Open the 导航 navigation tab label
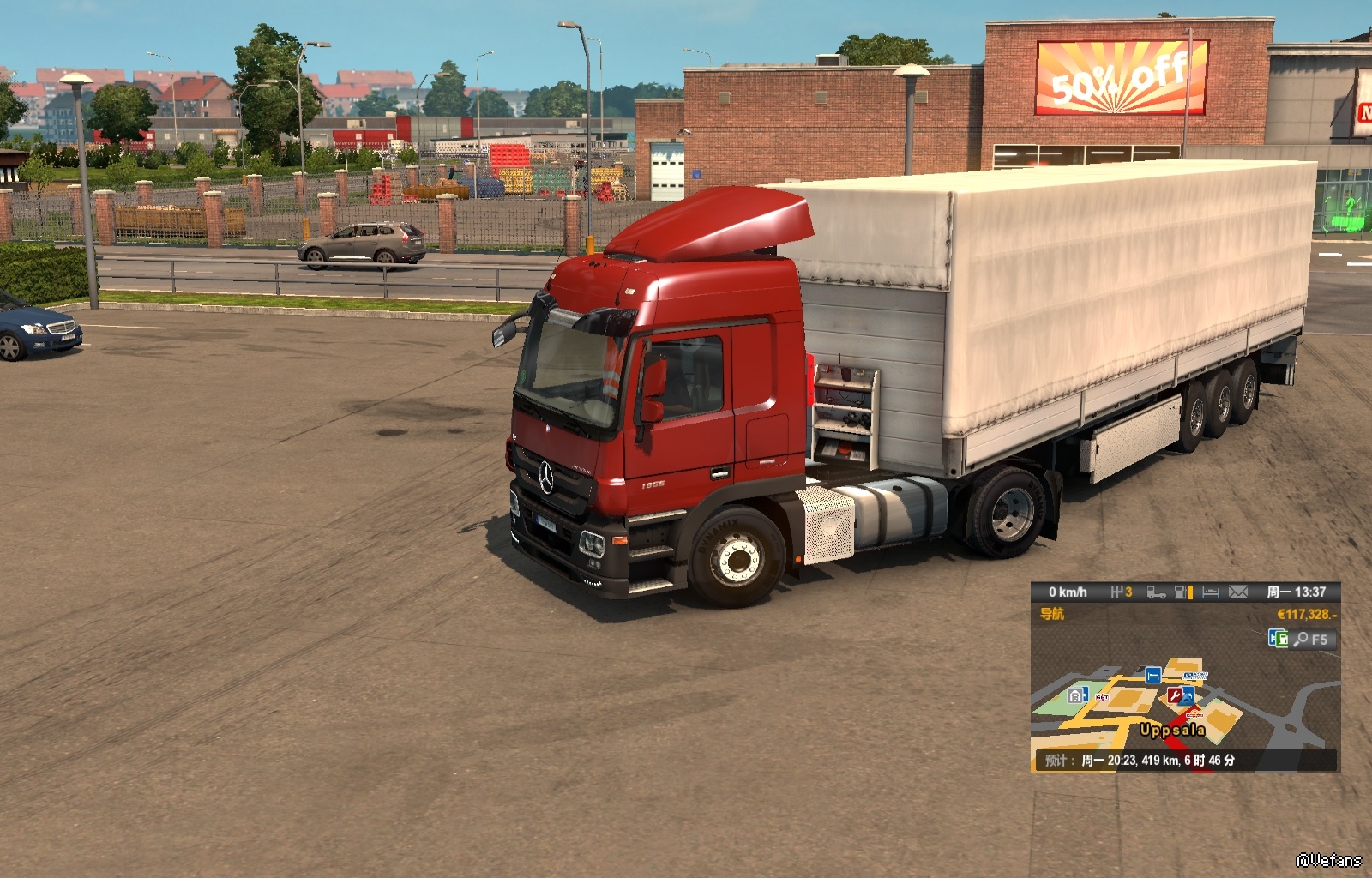 click(x=1052, y=614)
